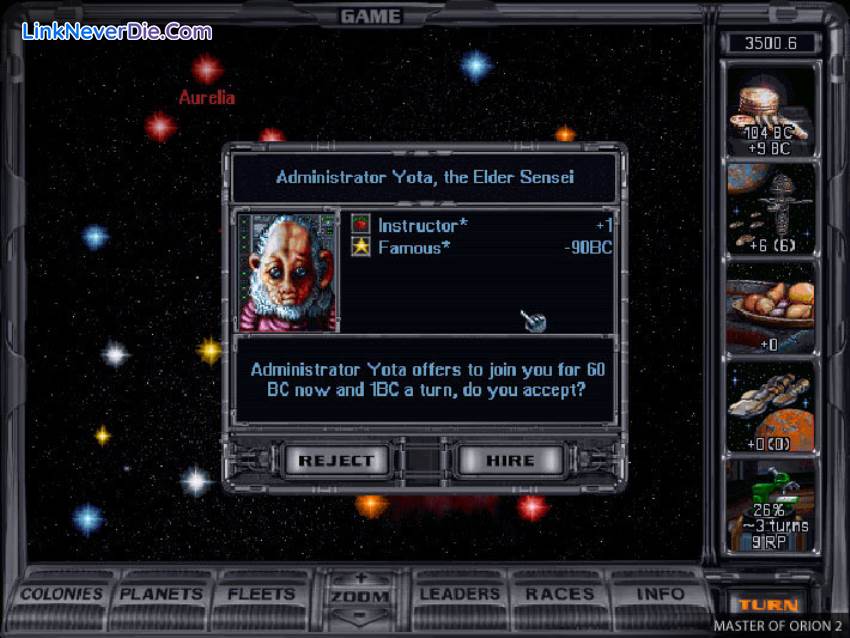850x638 pixels.
Task: Open the command points ship panel
Action: [x=770, y=208]
